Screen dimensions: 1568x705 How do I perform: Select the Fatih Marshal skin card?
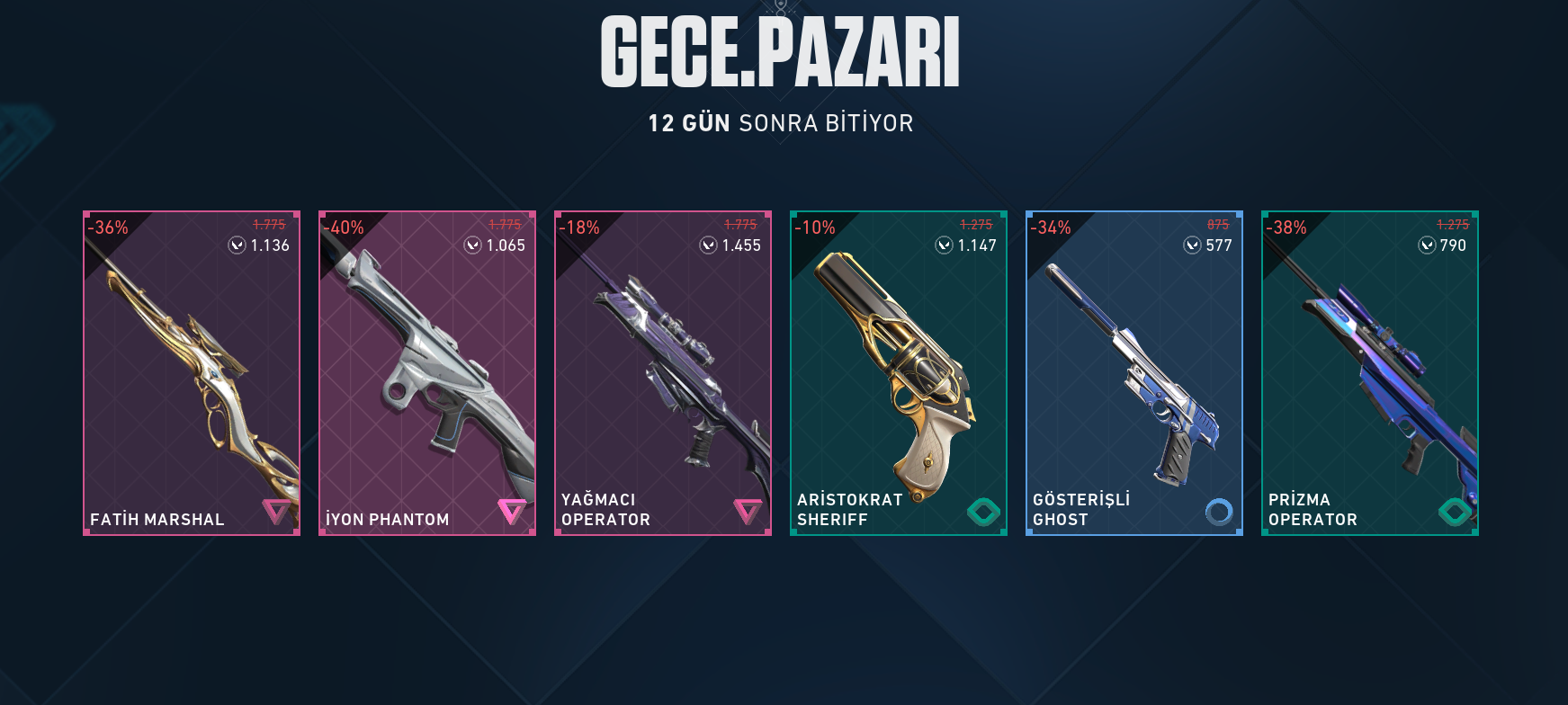[192, 373]
